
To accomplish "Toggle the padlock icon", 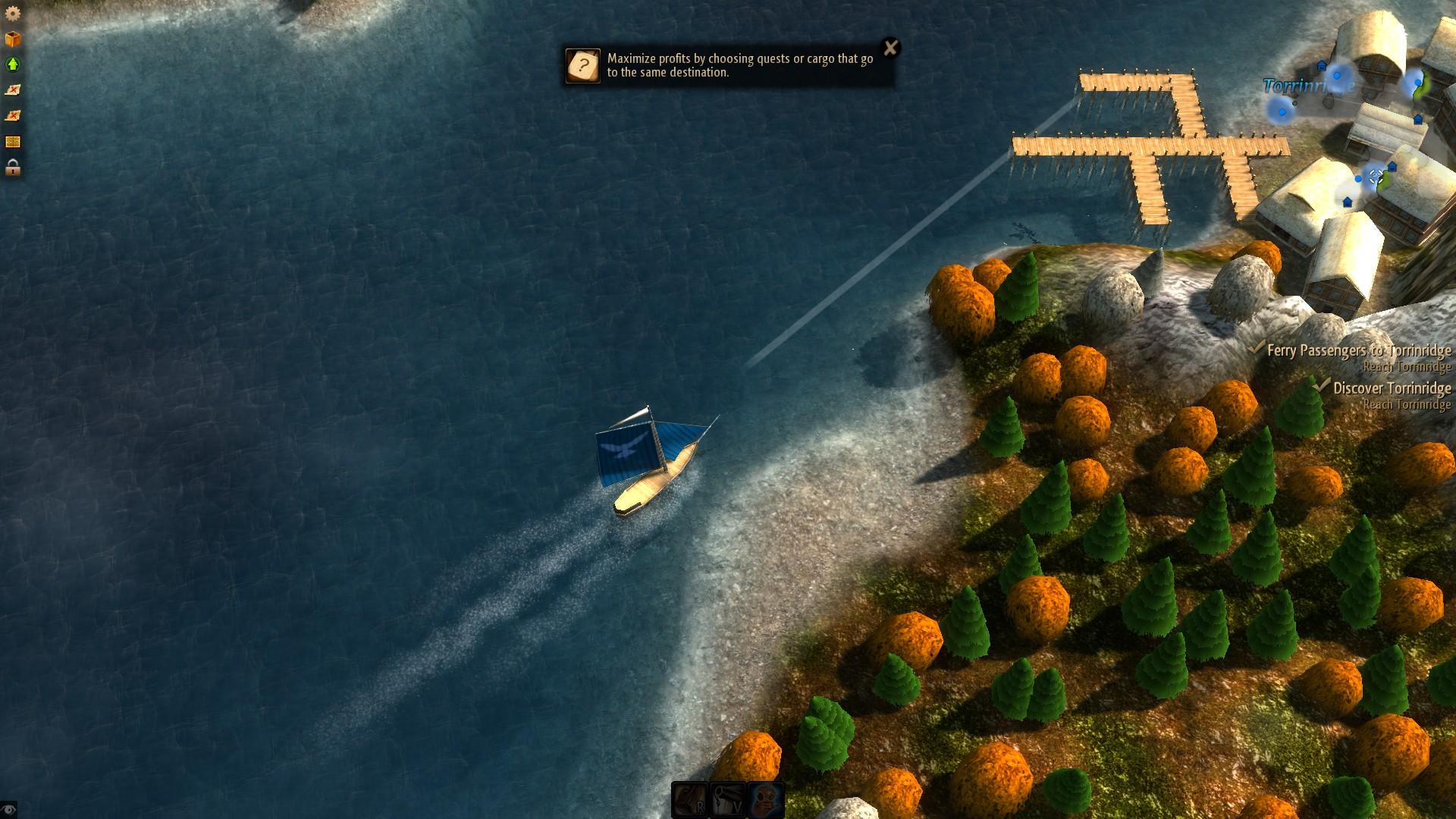I will pos(13,168).
